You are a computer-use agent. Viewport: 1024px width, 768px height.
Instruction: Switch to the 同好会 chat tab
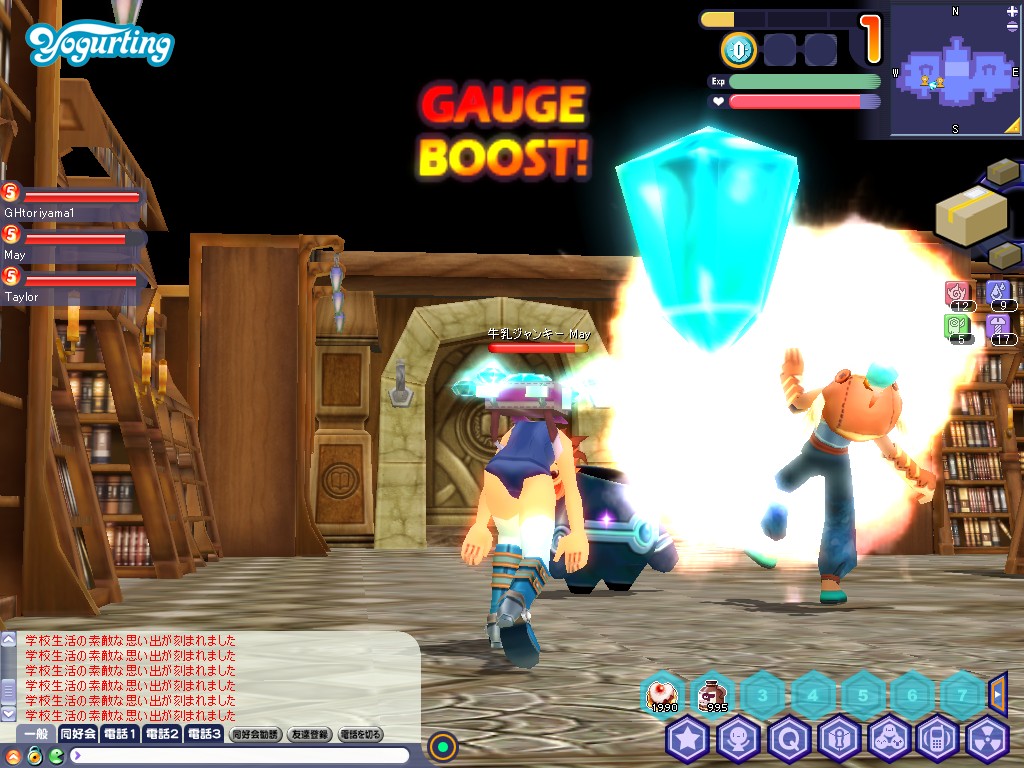(x=78, y=734)
